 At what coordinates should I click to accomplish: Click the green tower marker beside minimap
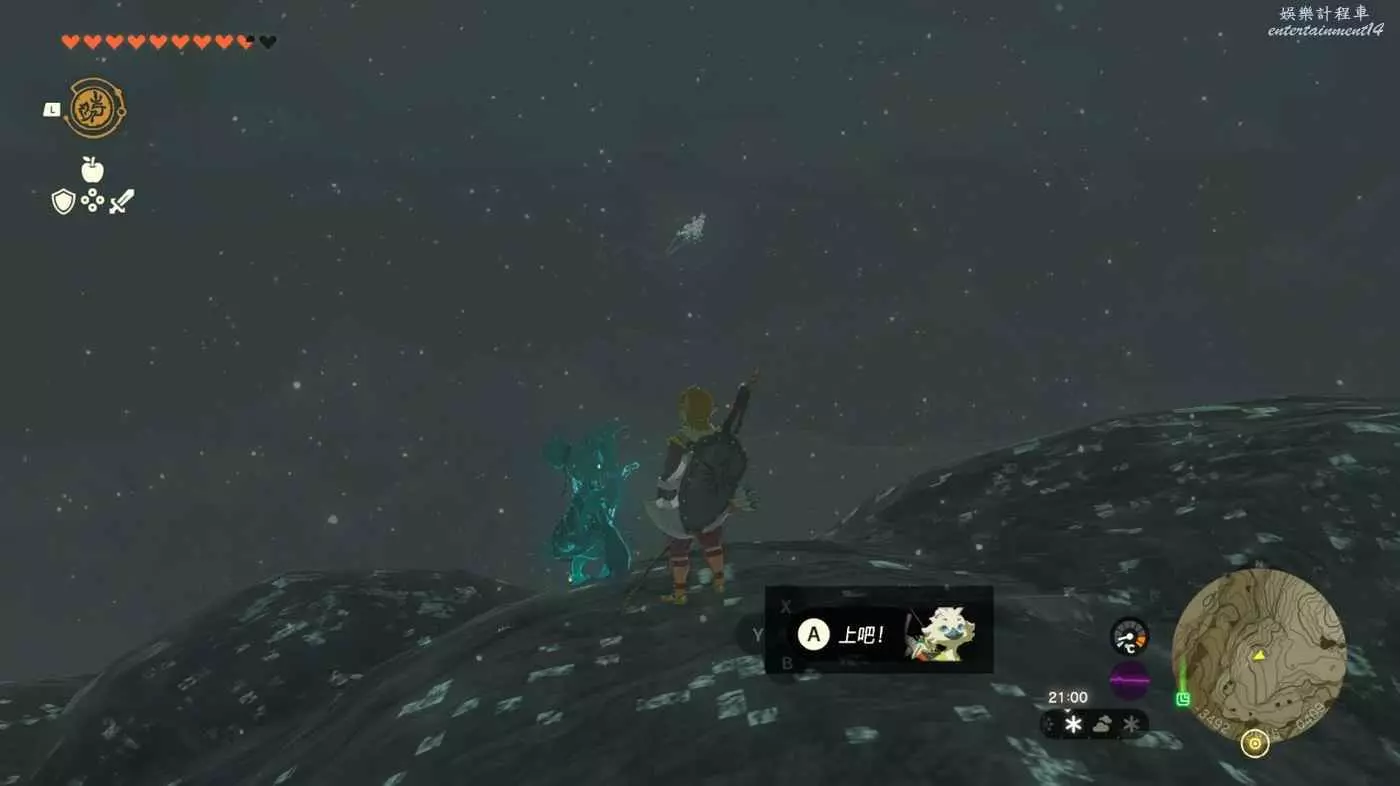tap(1184, 699)
